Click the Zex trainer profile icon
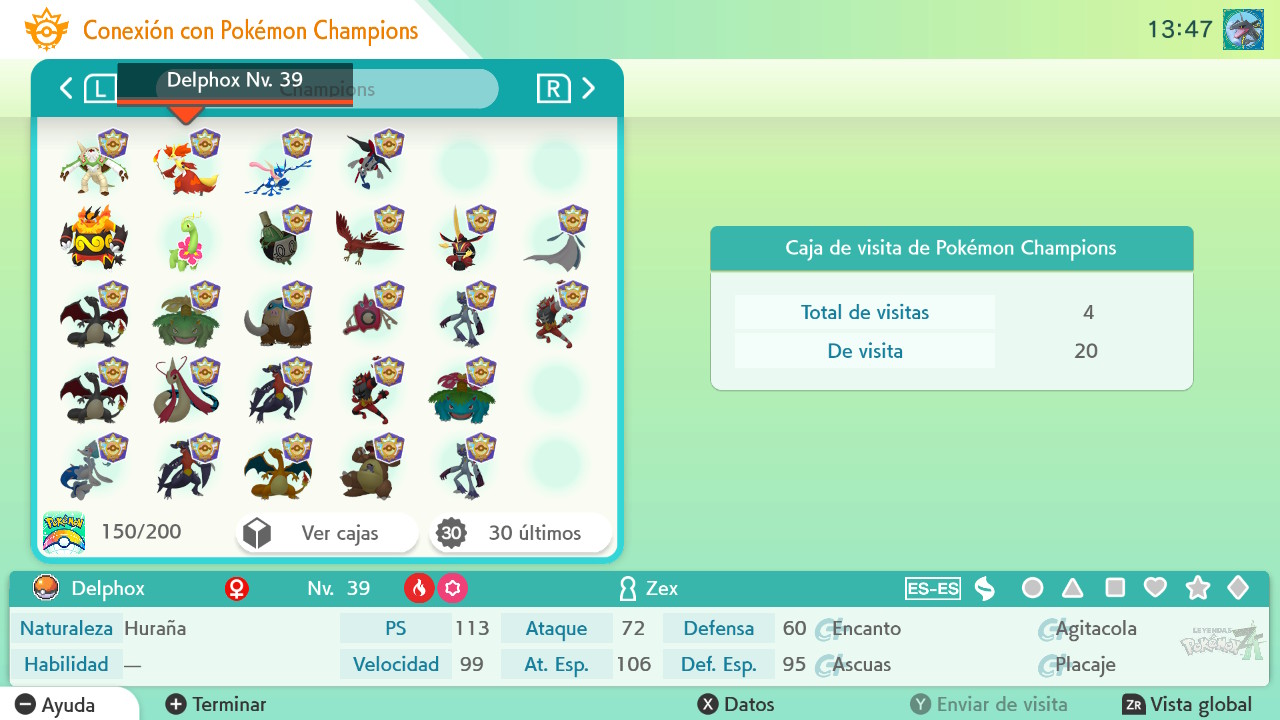Viewport: 1280px width, 720px height. click(627, 589)
